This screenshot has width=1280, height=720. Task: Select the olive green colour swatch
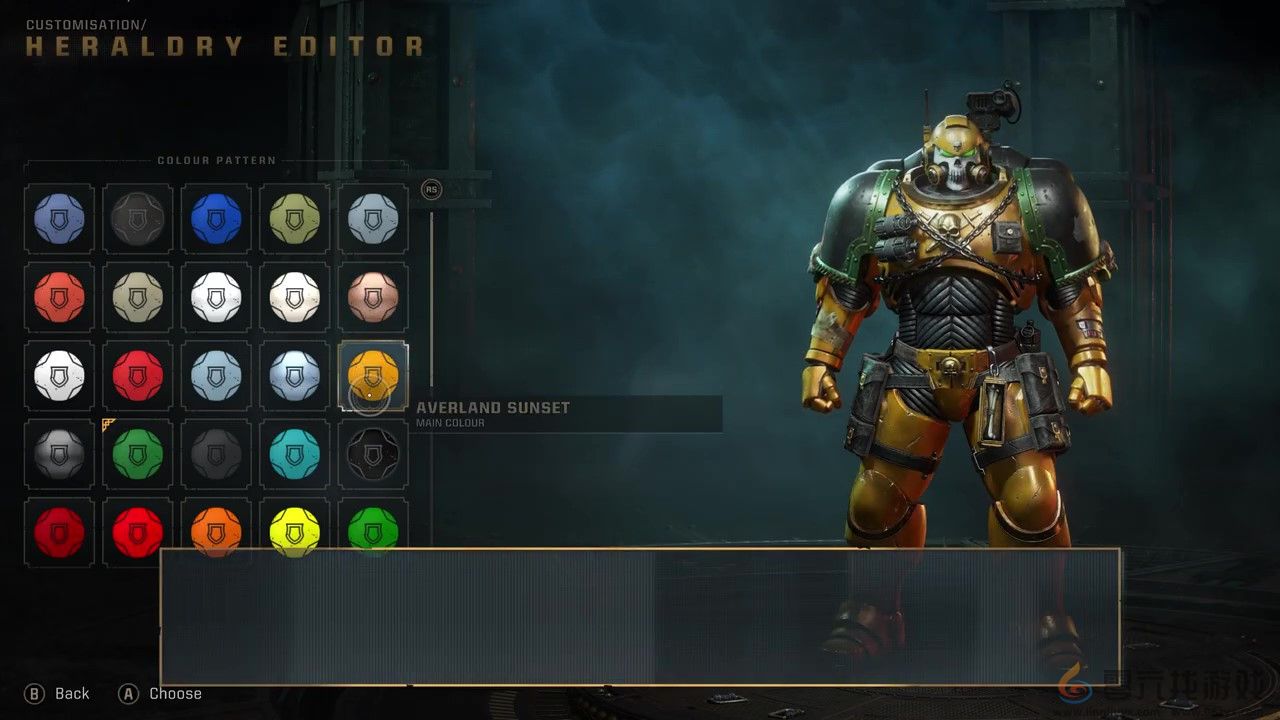pos(294,218)
